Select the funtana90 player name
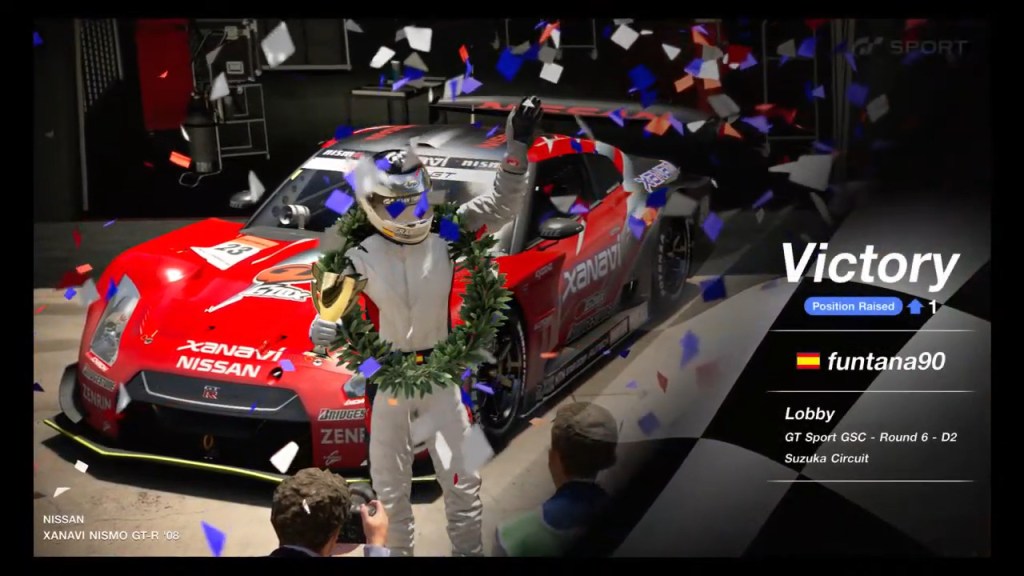 [885, 361]
